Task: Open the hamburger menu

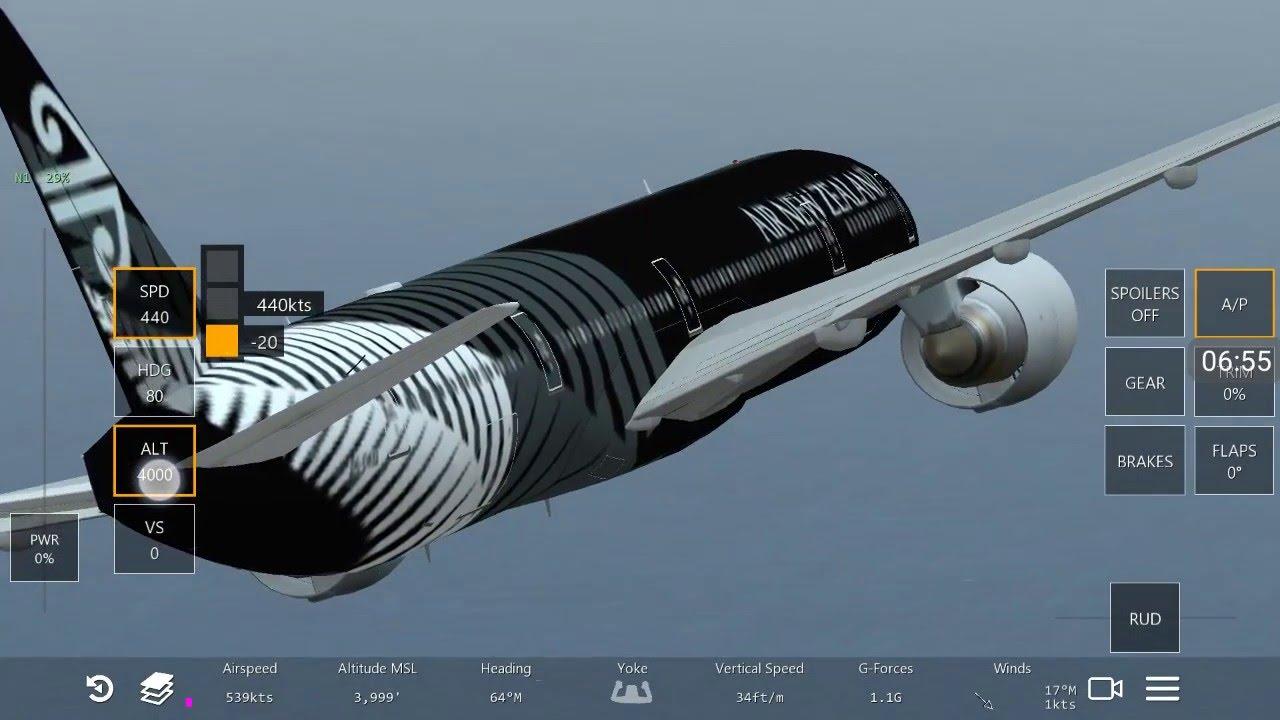Action: [1162, 688]
